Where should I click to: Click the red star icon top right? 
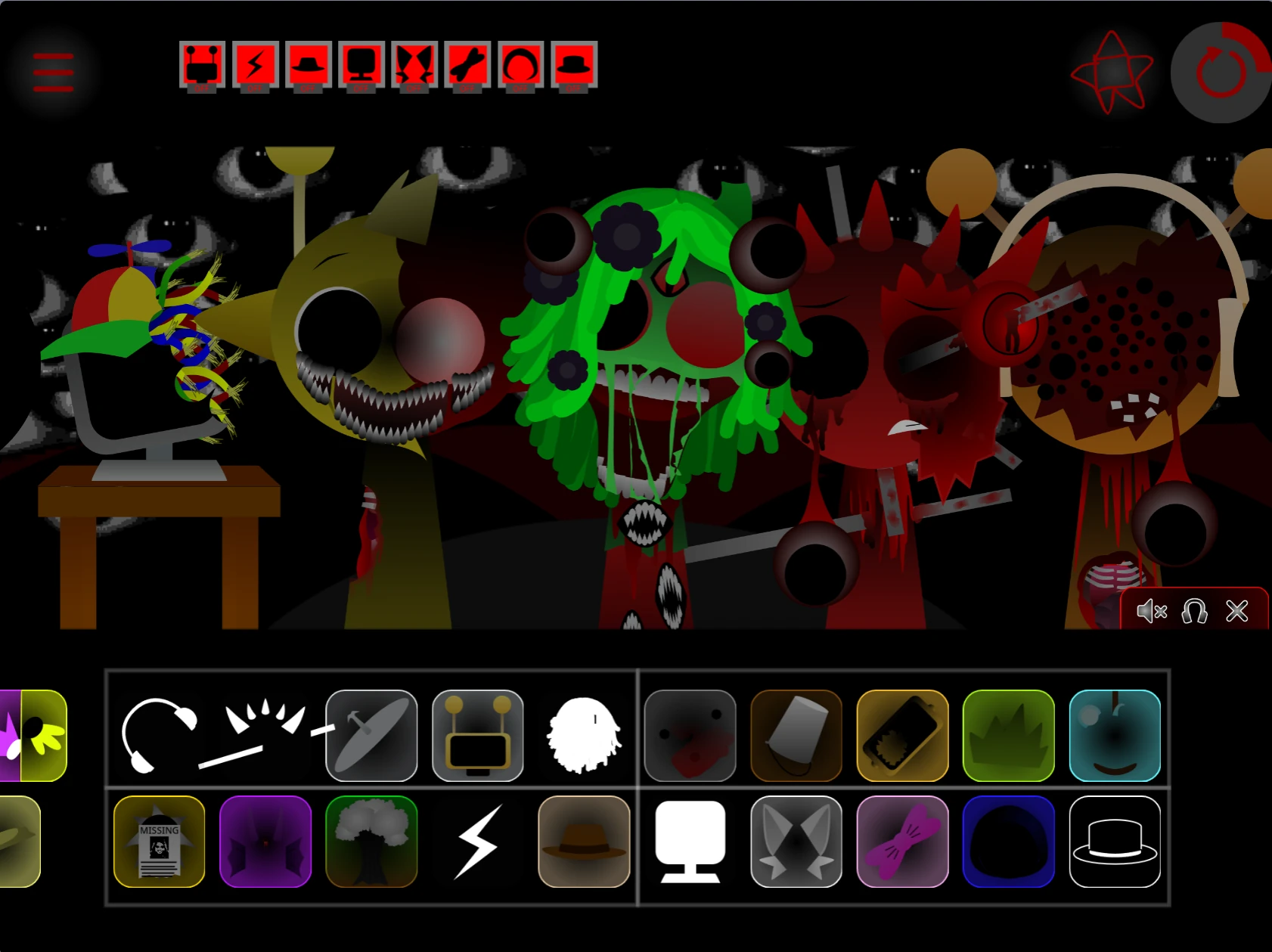coord(1113,72)
